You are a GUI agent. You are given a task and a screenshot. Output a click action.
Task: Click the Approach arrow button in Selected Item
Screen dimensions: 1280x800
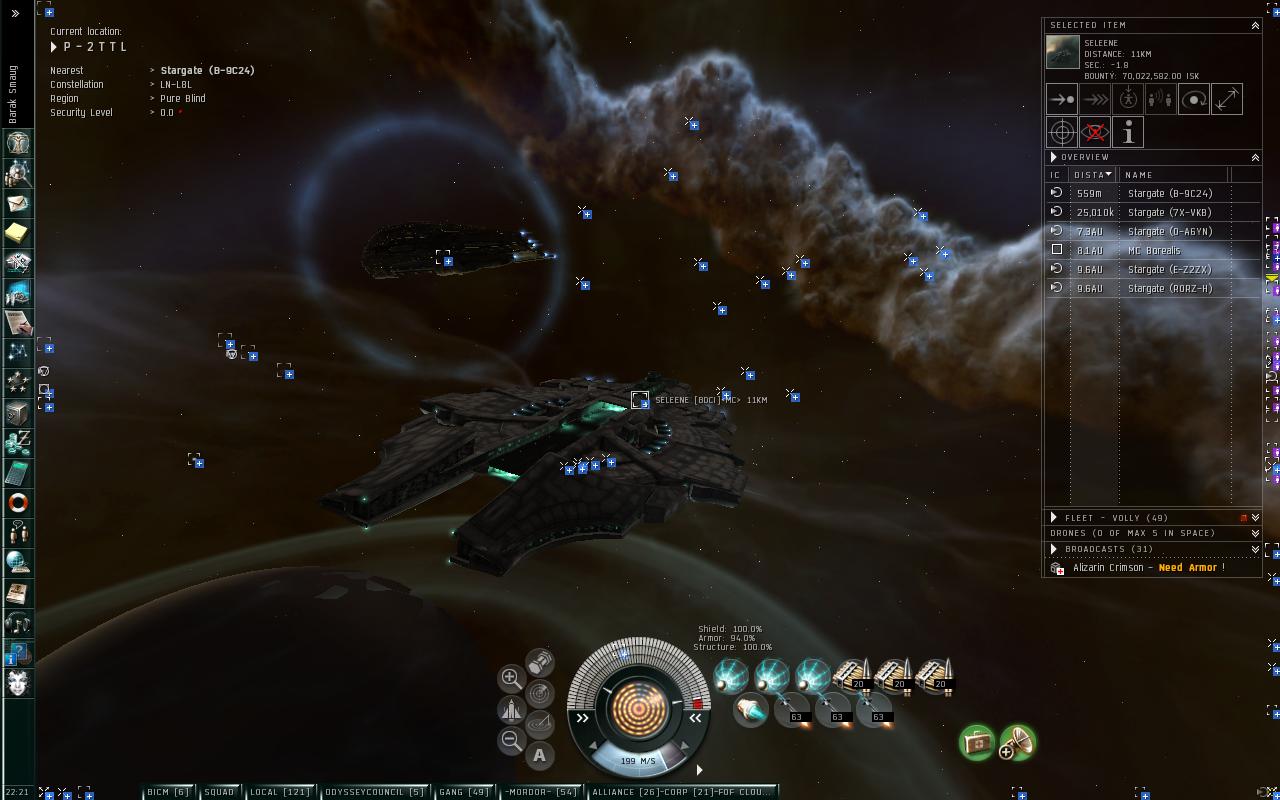tap(1062, 99)
